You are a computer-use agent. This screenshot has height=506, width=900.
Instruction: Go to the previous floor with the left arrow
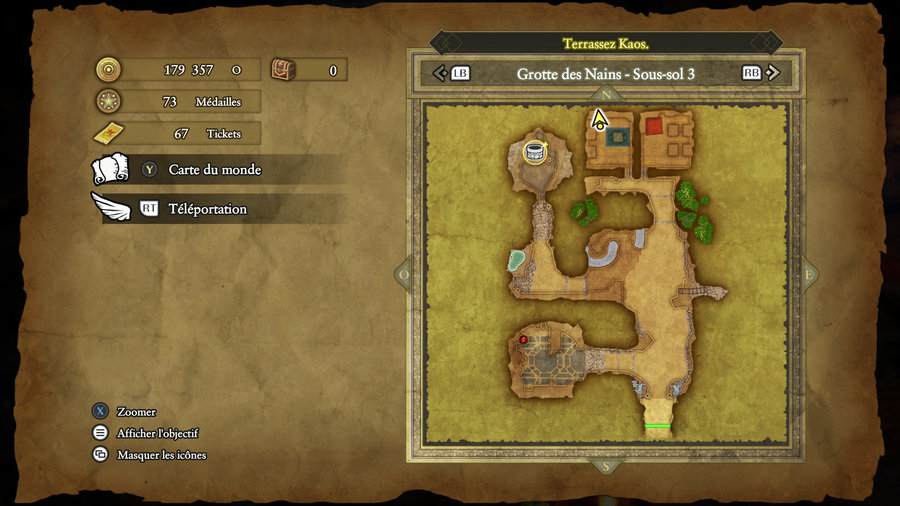point(439,73)
